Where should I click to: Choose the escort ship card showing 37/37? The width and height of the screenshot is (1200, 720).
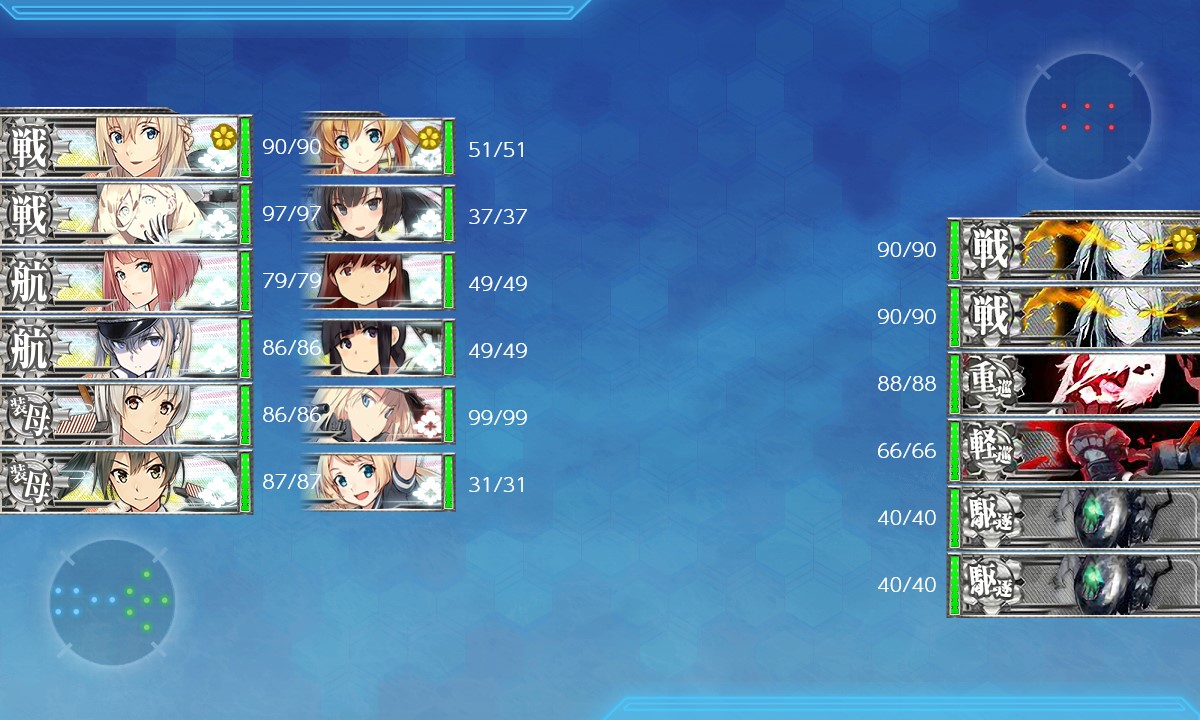point(378,214)
